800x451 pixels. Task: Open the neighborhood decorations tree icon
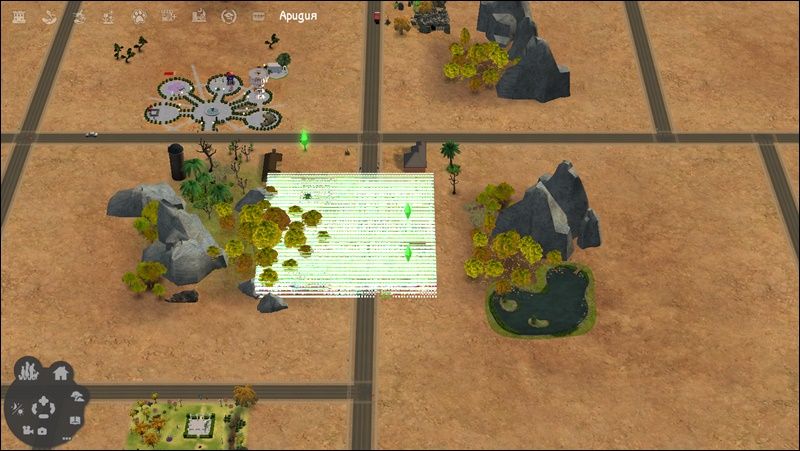pyautogui.click(x=77, y=396)
